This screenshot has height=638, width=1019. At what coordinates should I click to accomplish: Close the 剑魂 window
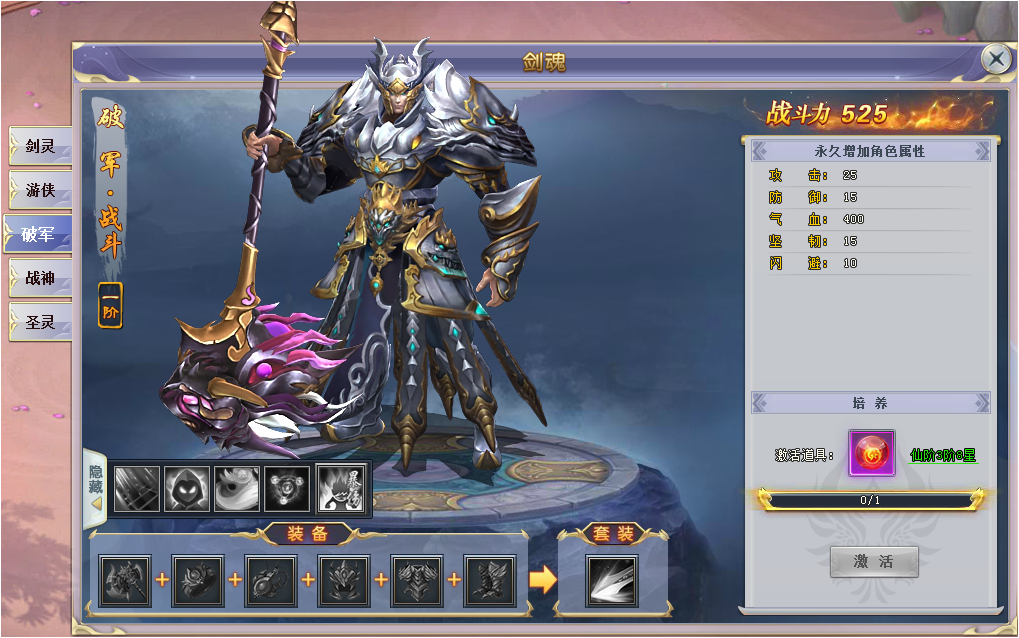[x=996, y=59]
